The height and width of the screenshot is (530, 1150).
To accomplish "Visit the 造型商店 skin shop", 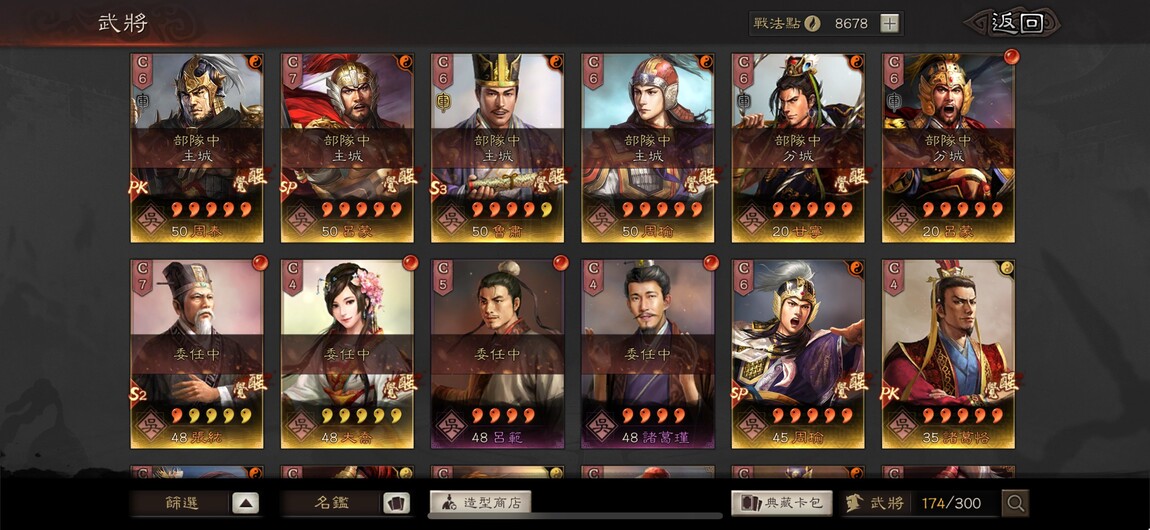I will [x=480, y=503].
